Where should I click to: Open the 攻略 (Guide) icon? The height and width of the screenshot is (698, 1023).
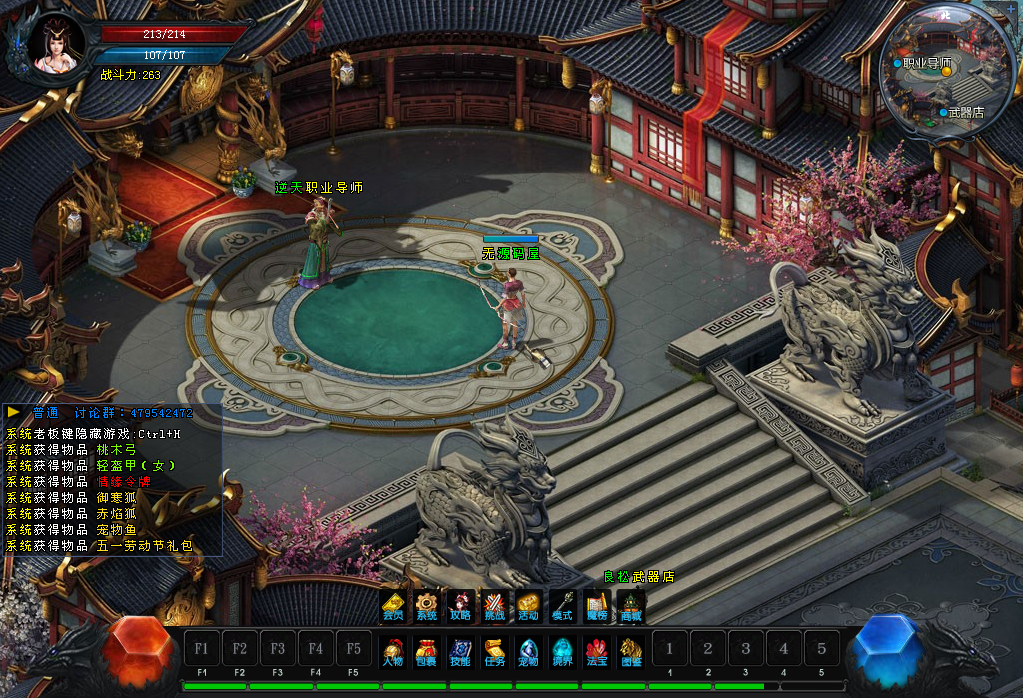[460, 606]
